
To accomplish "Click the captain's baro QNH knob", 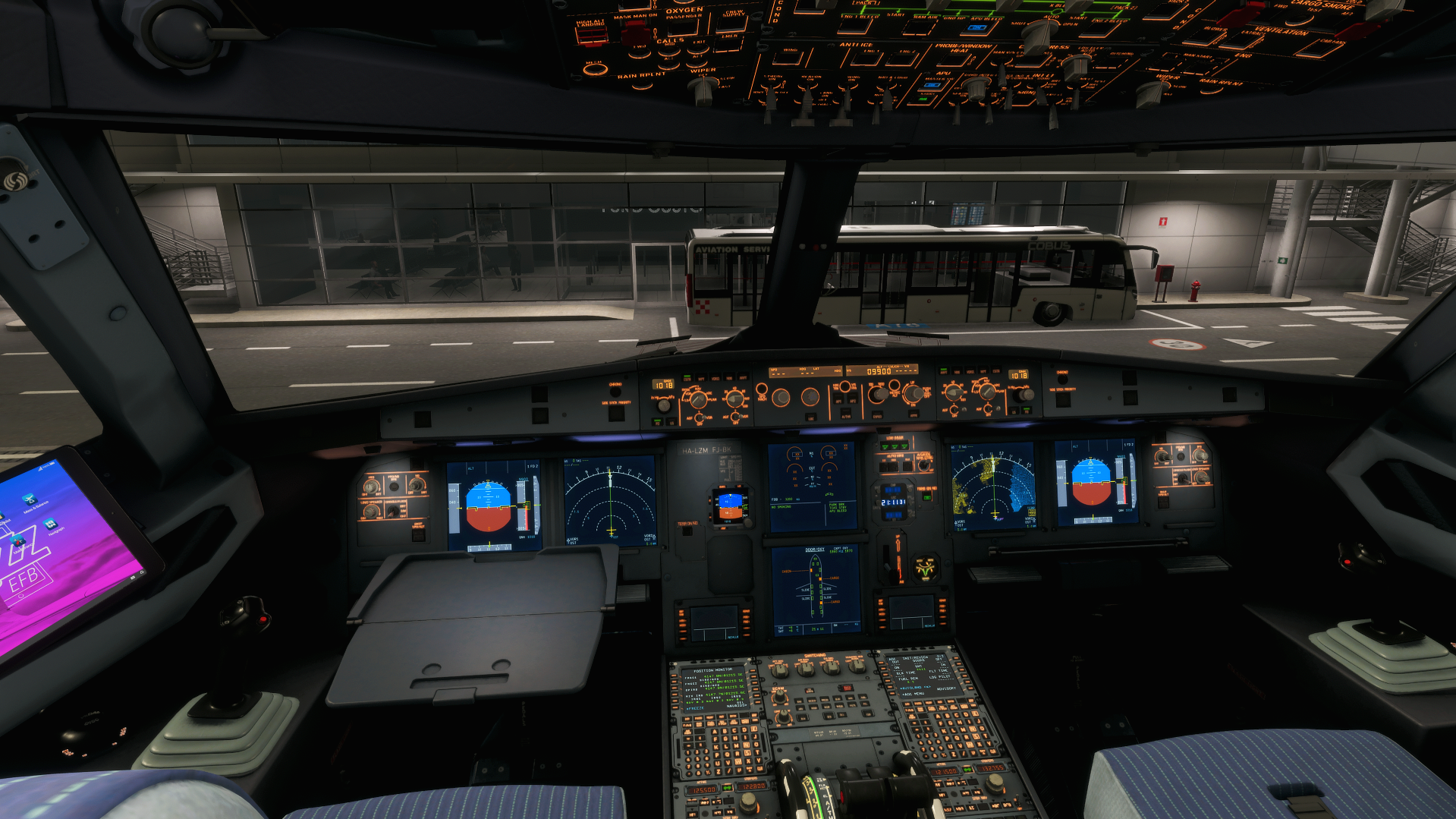I will 664,405.
